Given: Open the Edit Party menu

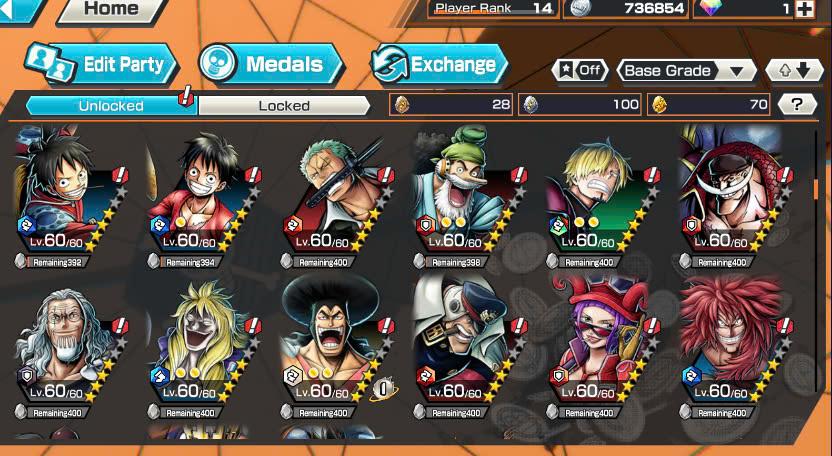Looking at the screenshot, I should [x=101, y=65].
